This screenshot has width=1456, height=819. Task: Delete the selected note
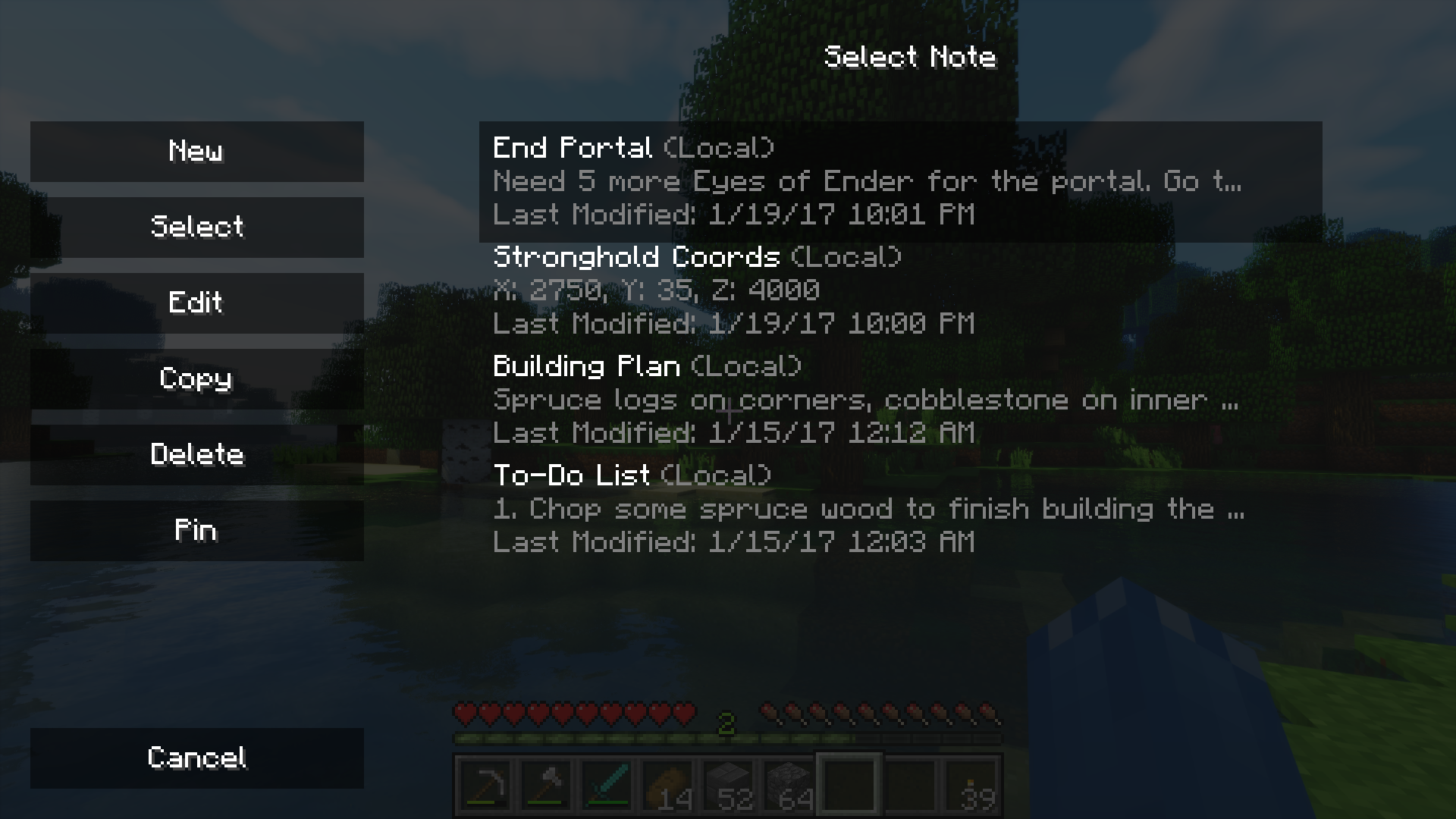click(x=196, y=454)
